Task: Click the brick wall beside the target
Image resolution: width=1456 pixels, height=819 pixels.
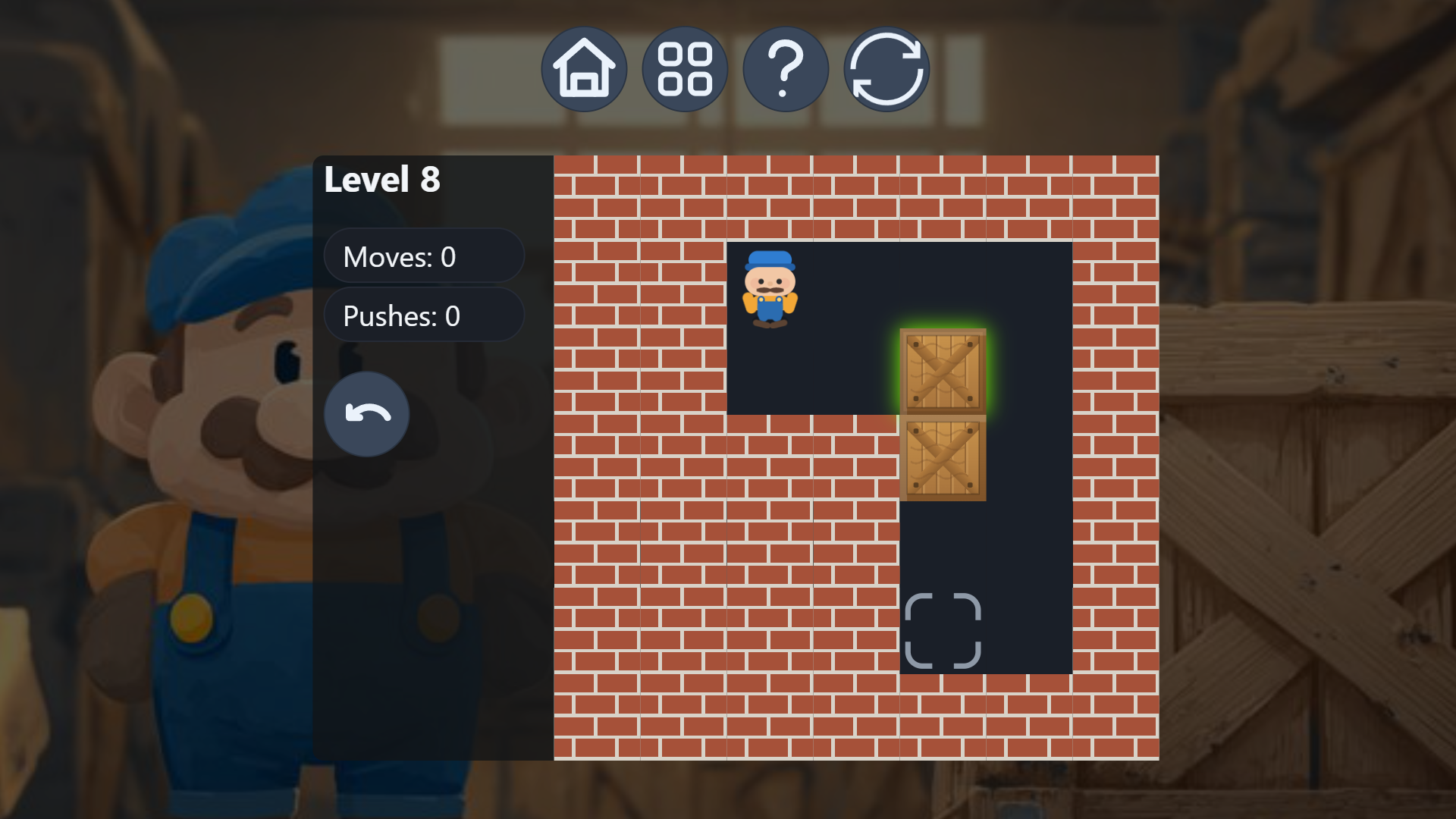Action: coord(857,629)
